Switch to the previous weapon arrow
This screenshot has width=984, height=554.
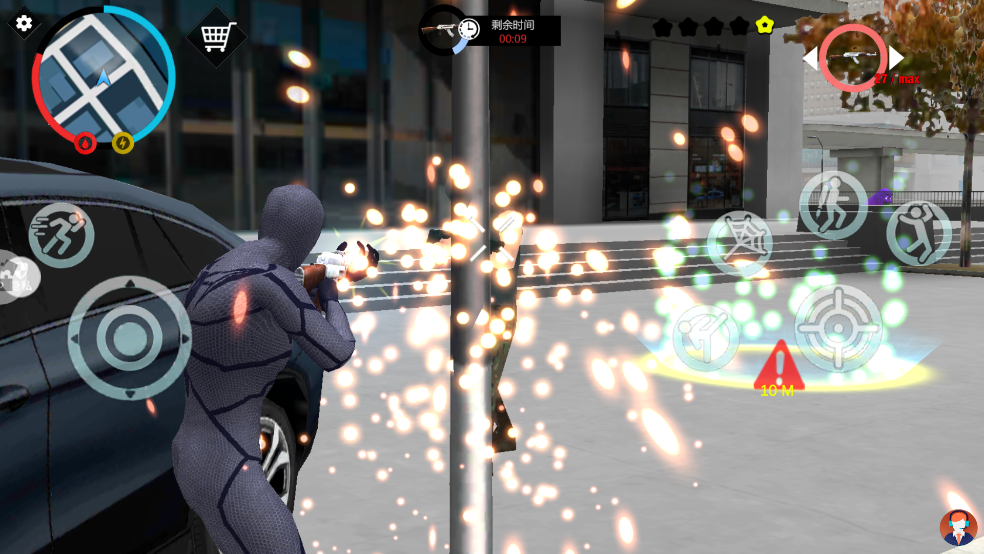809,59
